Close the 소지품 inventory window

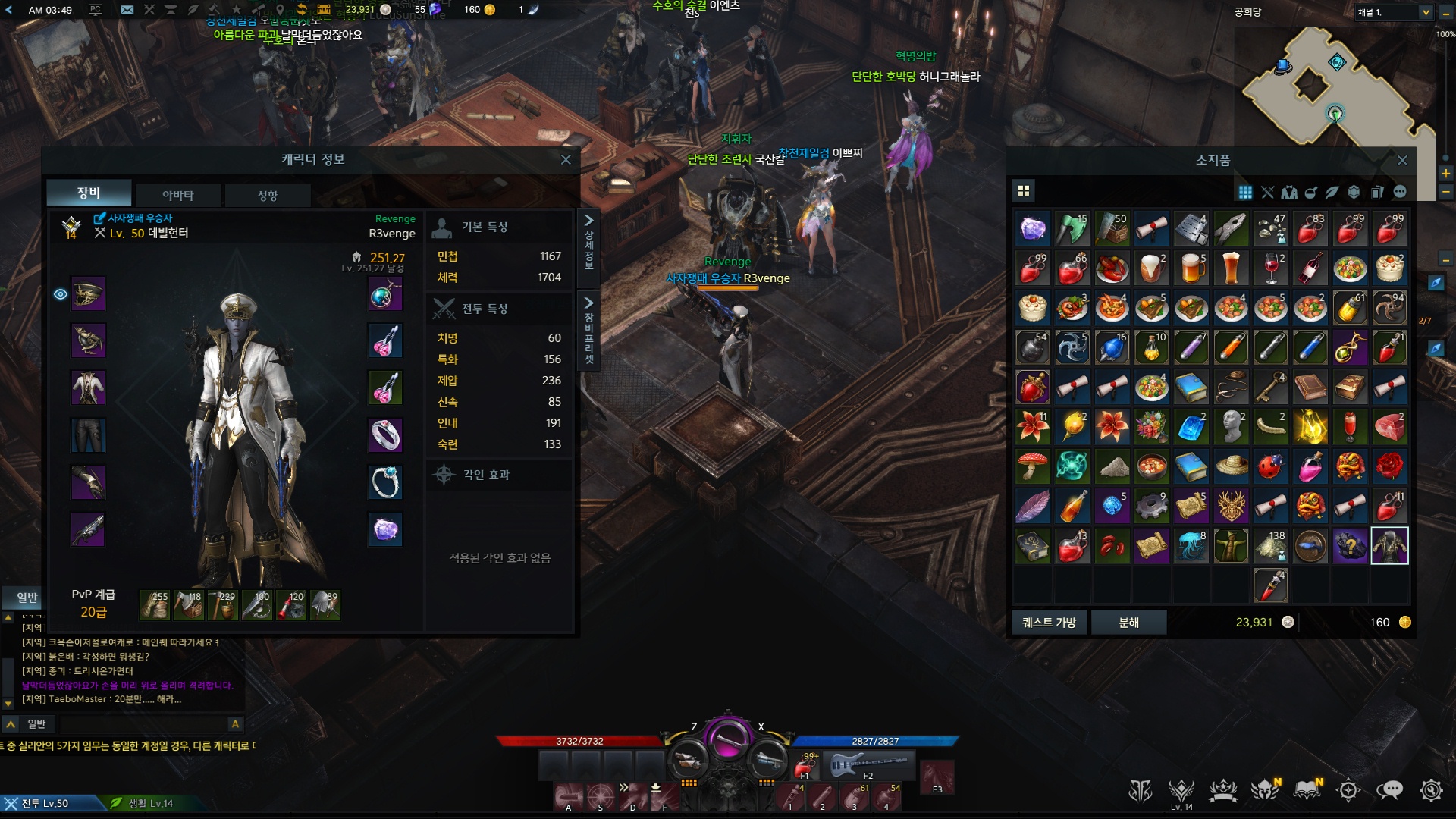[x=1401, y=160]
